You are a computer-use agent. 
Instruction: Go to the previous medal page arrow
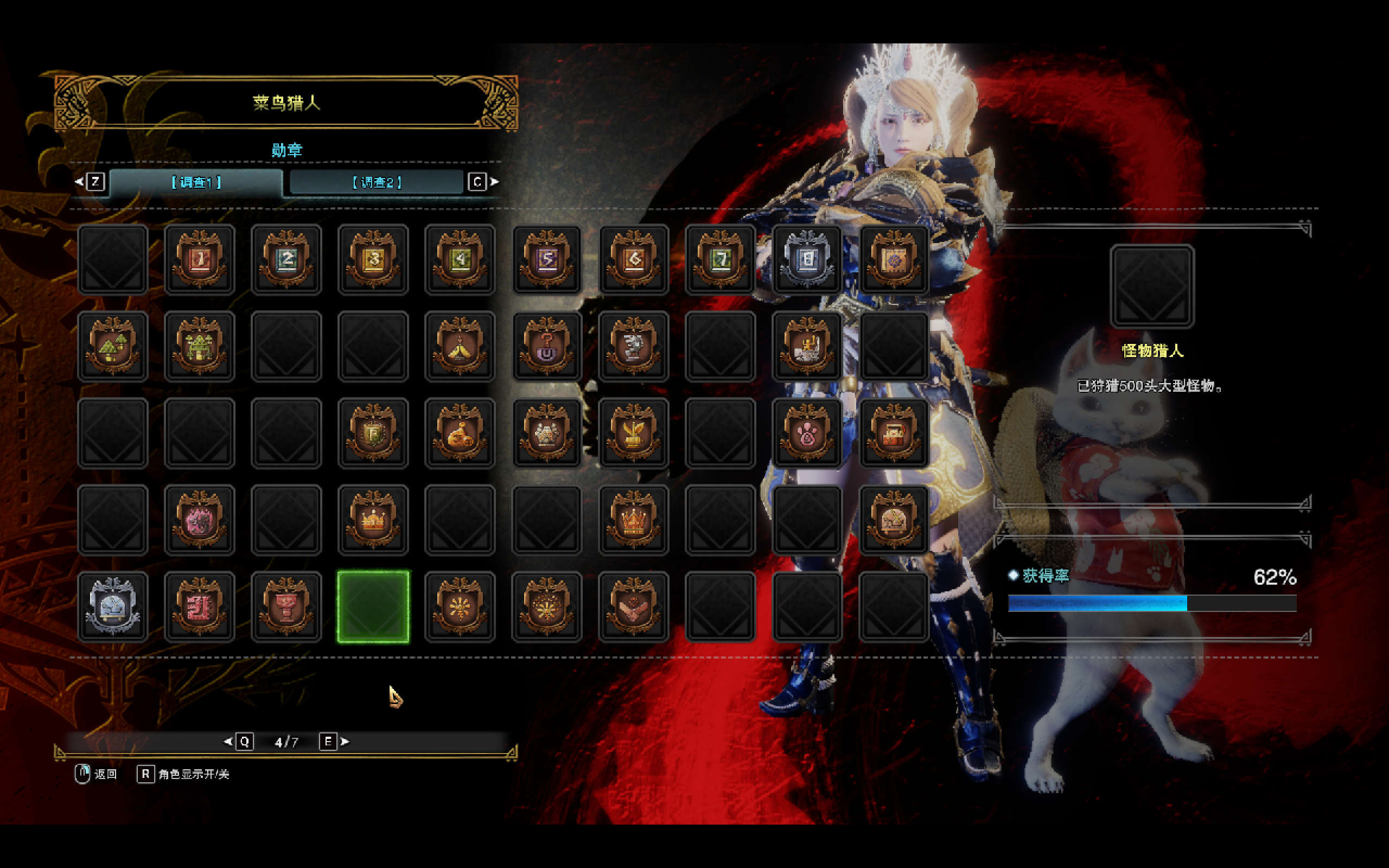pyautogui.click(x=228, y=742)
